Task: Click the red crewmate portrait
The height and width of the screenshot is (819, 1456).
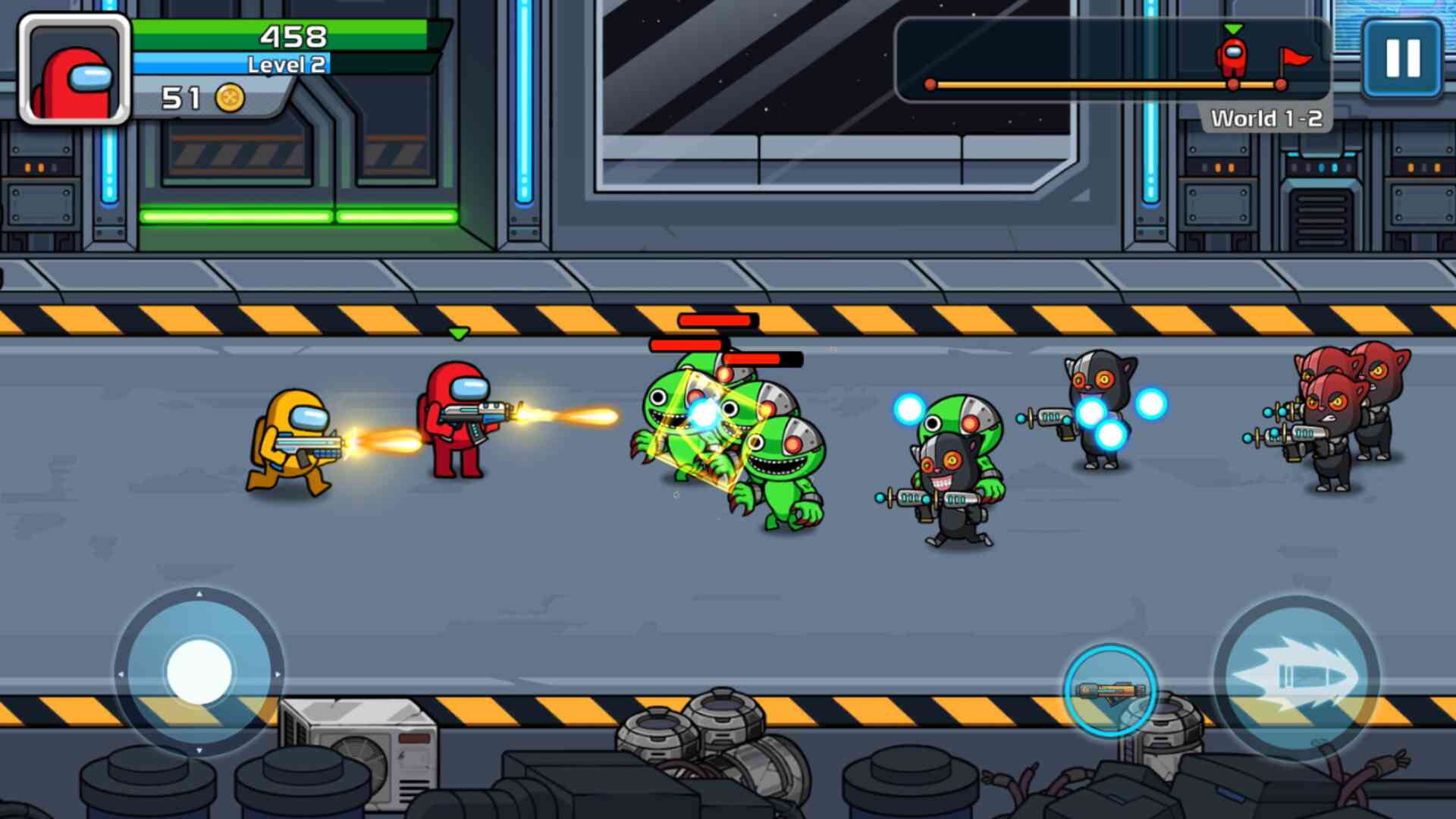Action: 74,70
